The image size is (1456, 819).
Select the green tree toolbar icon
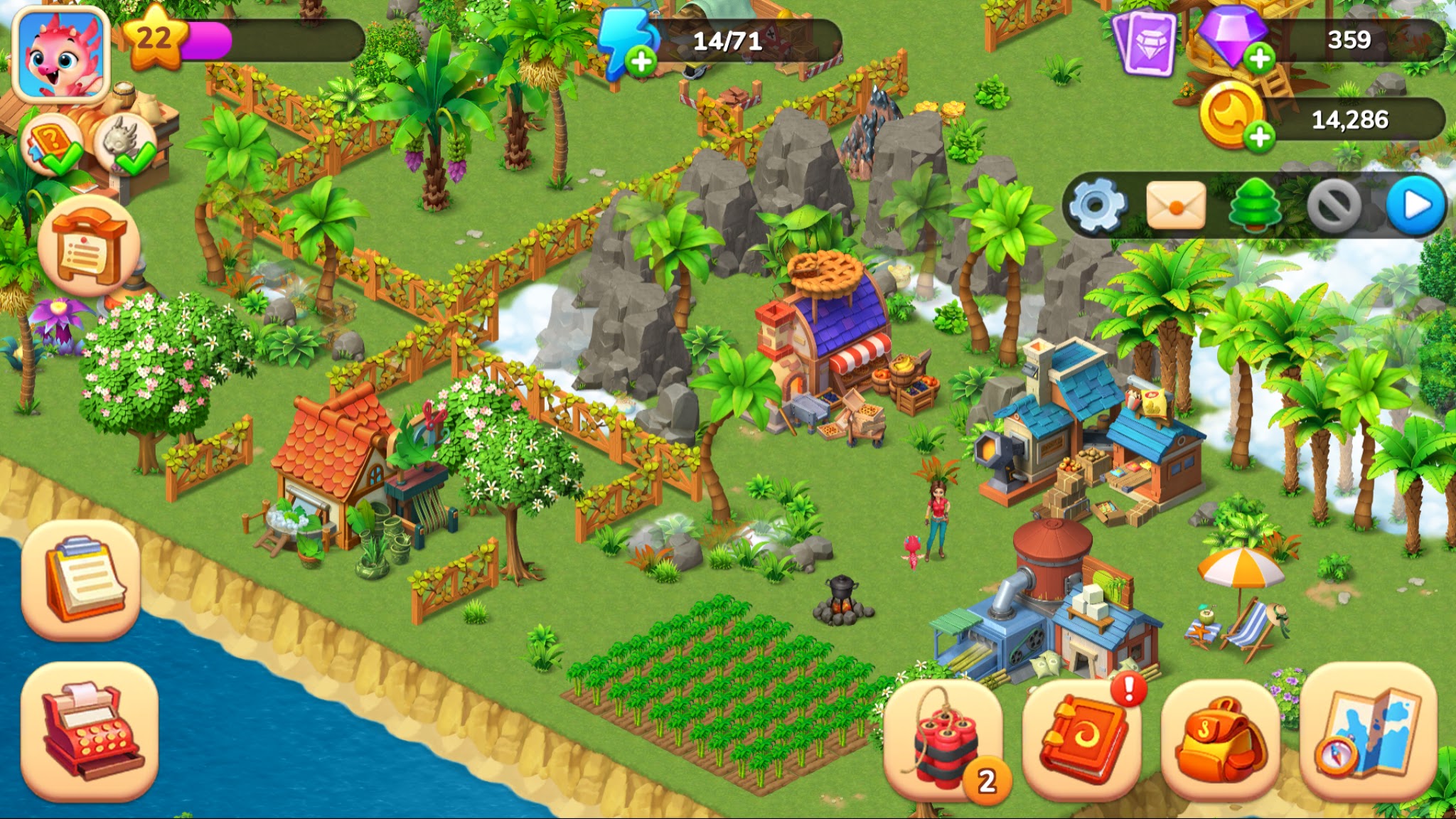1255,206
